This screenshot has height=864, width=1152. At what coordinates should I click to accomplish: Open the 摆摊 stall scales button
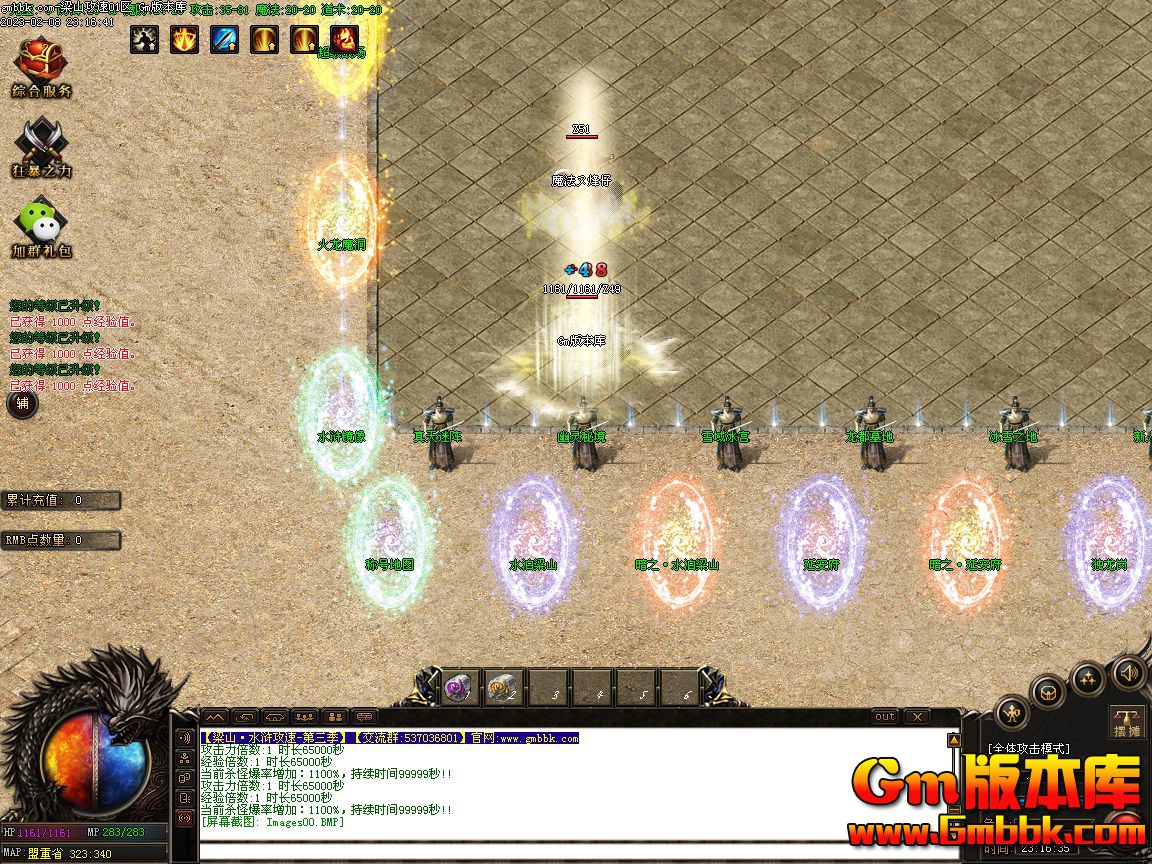(1127, 723)
